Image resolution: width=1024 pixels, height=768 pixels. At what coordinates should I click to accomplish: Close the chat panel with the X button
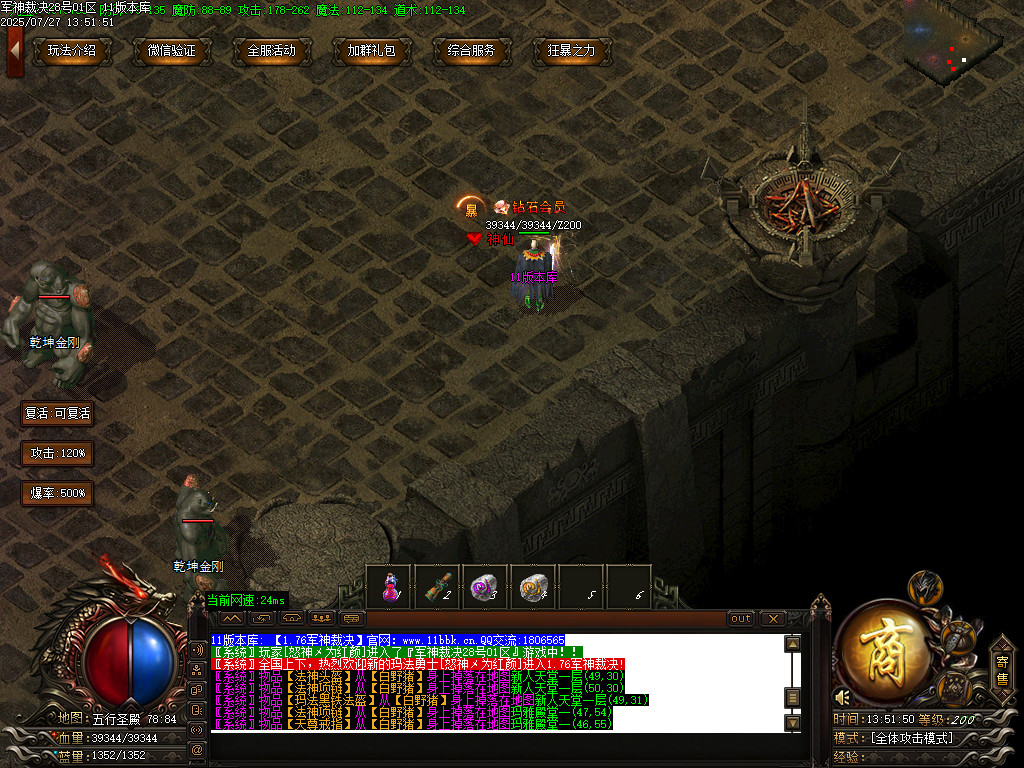click(x=773, y=619)
